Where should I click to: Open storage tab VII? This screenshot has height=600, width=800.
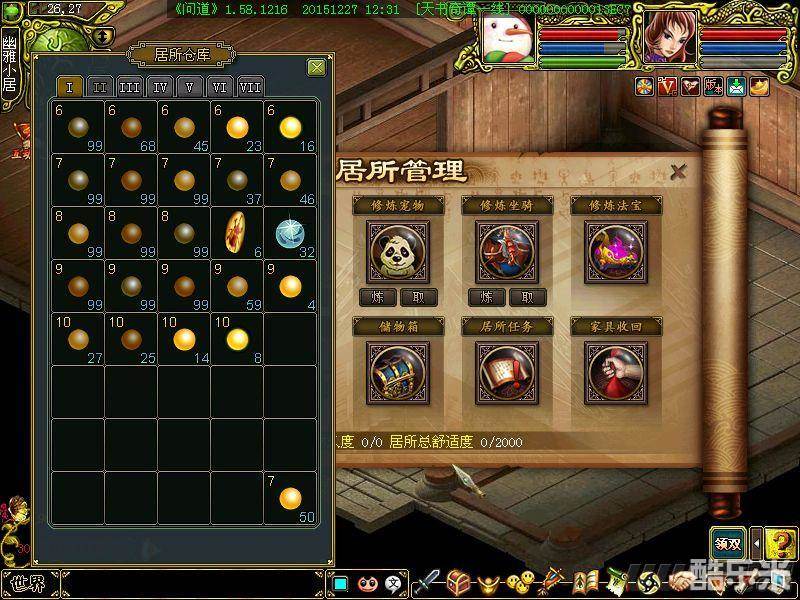[250, 86]
